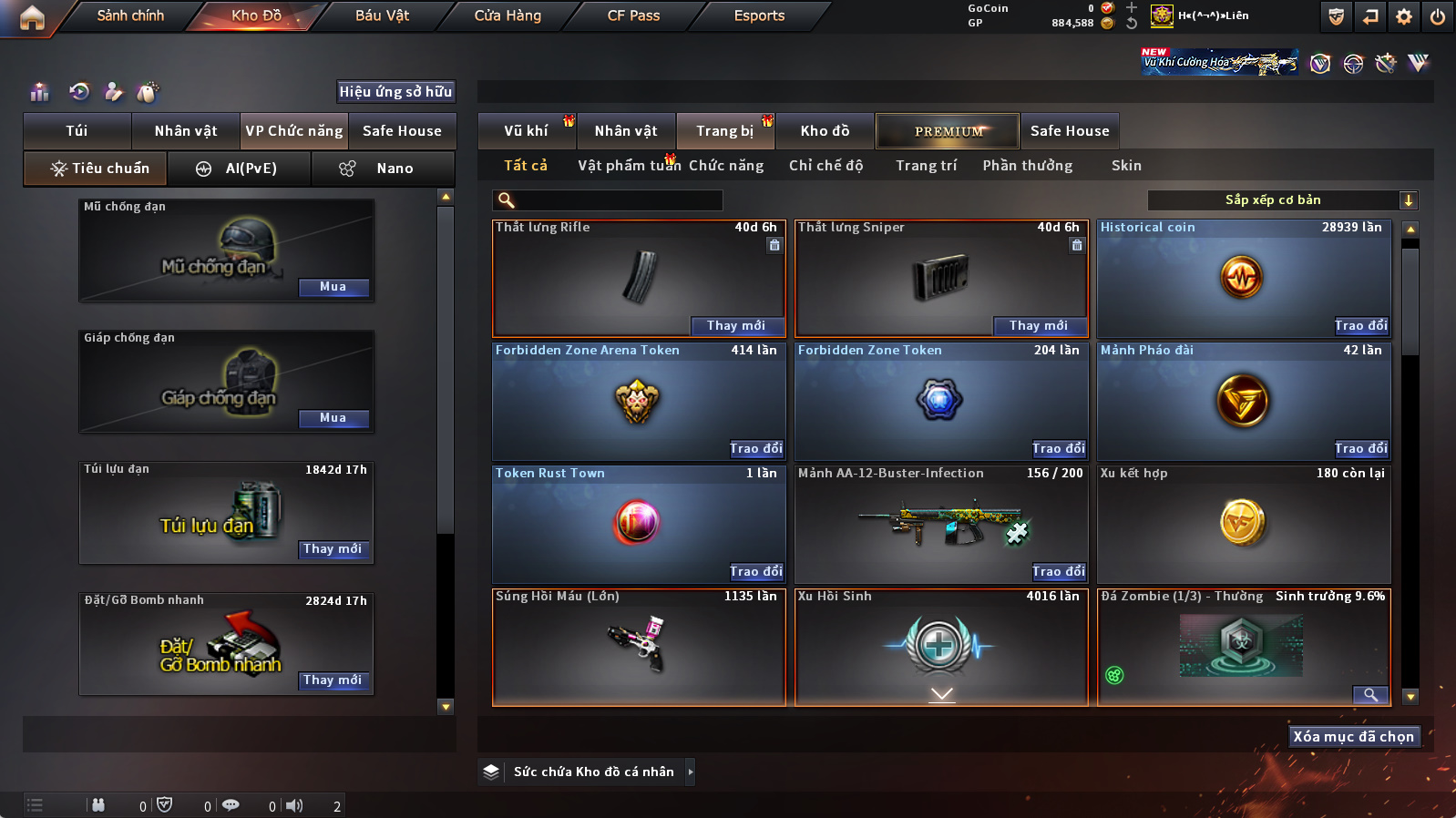This screenshot has width=1456, height=818.
Task: Buy the Mũ chống đạn helmet
Action: click(333, 287)
